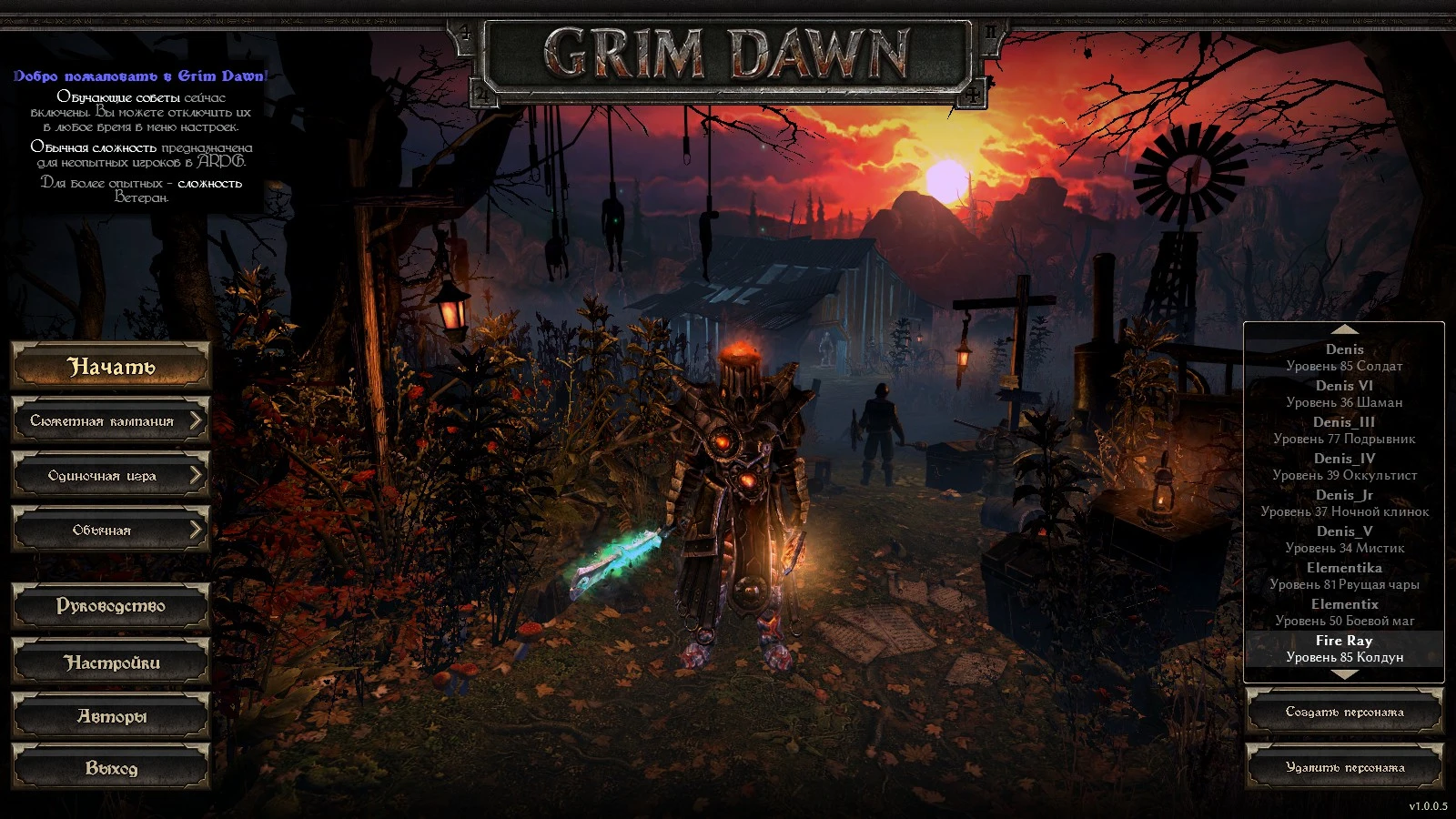
Task: Select character "Denis_IV", the Оккультист
Action: tap(1345, 466)
